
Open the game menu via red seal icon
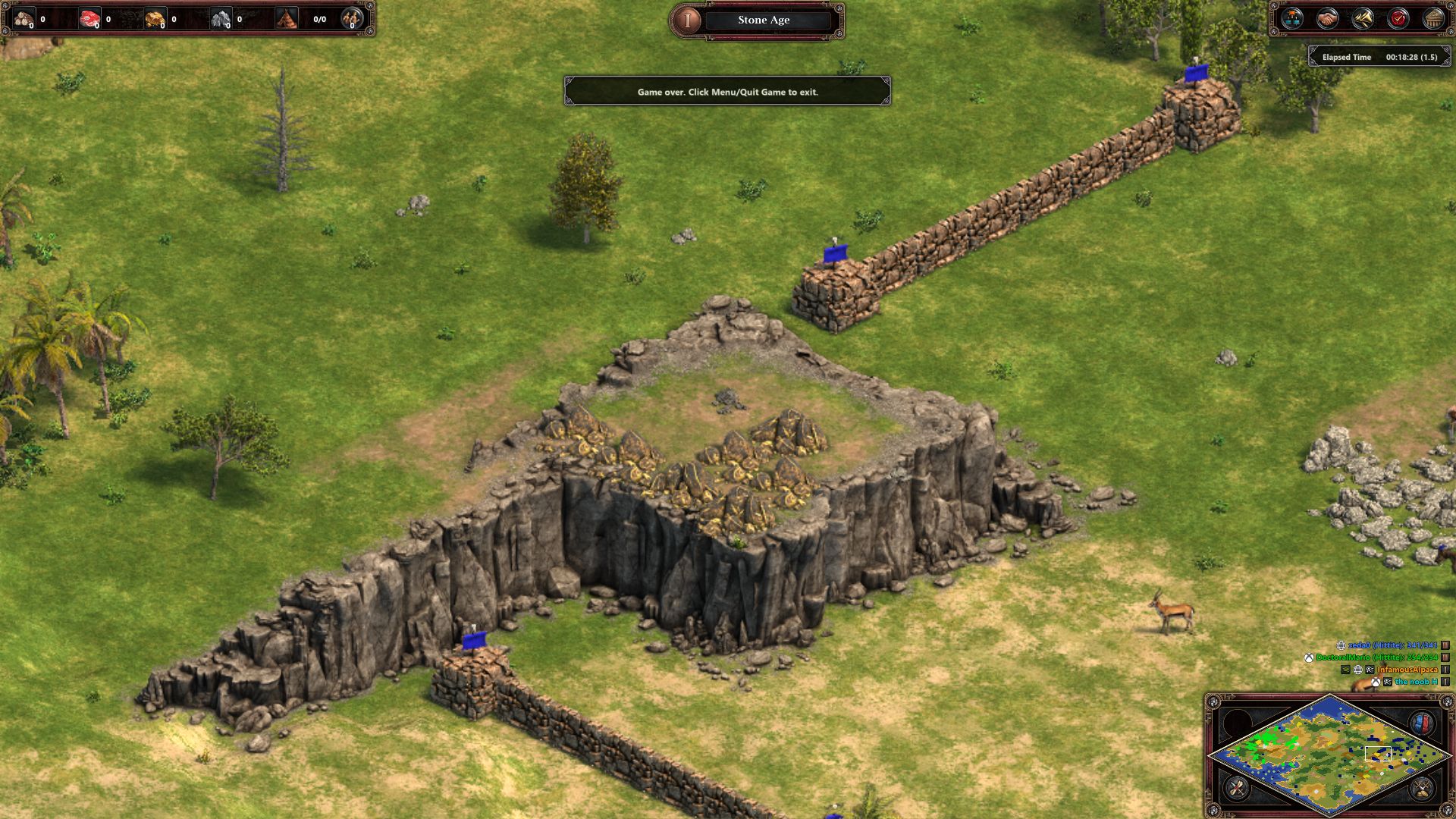(1397, 17)
